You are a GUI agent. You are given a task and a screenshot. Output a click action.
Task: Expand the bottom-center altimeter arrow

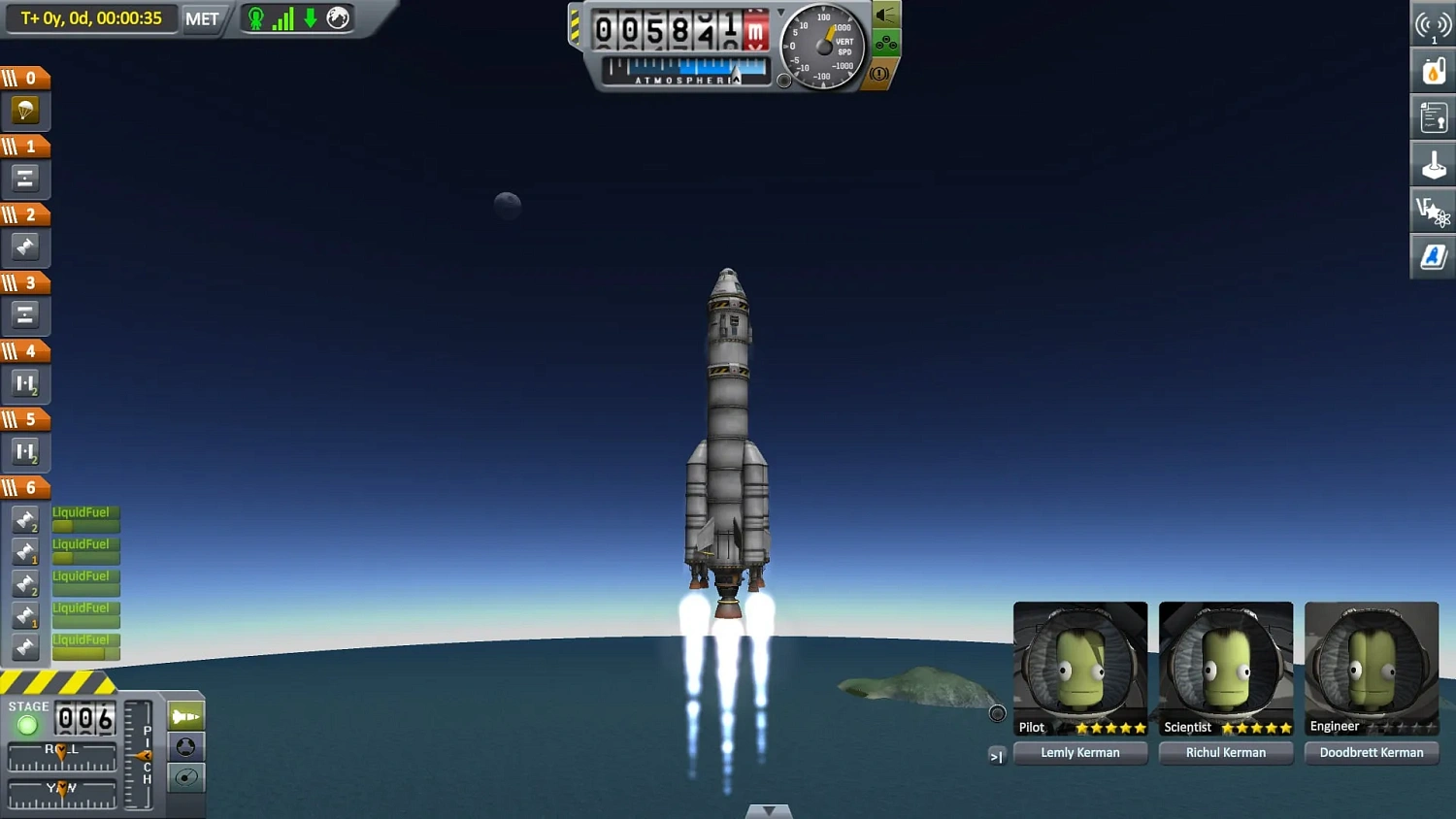click(x=769, y=809)
